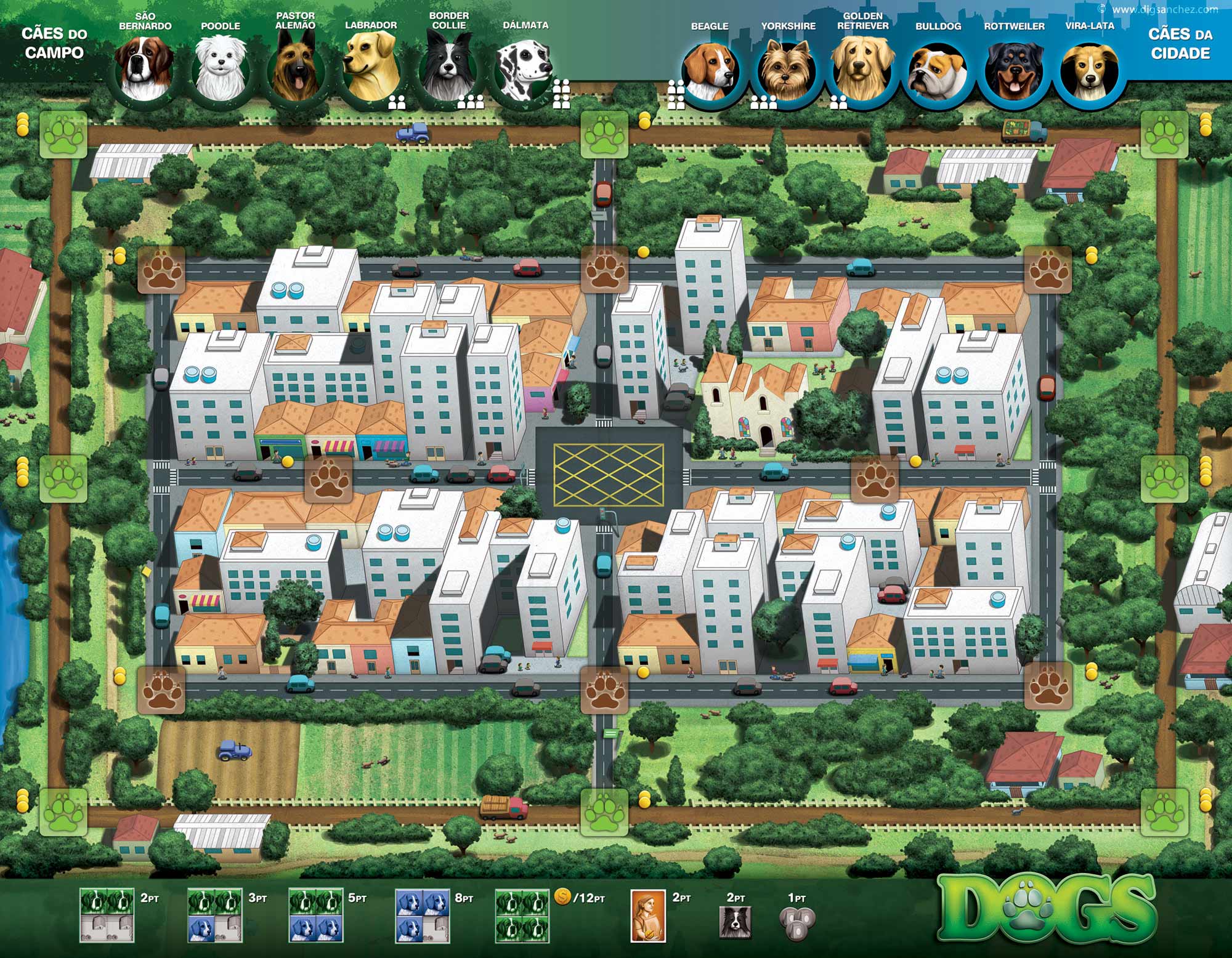Screen dimensions: 1232x958
Task: Choose the Golden Retriever portrait
Action: click(x=862, y=72)
